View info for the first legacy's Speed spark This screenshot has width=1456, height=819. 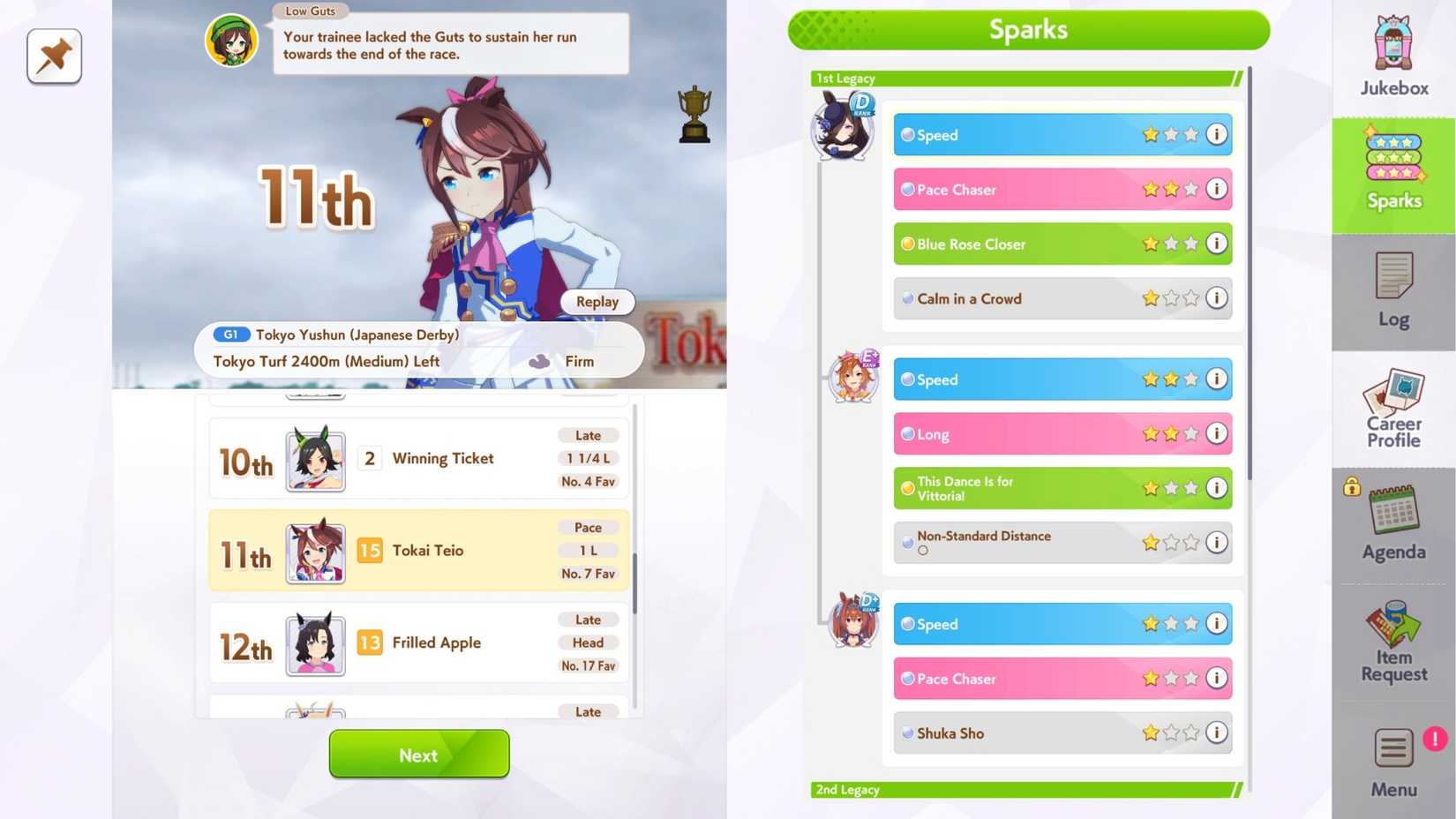coord(1217,134)
